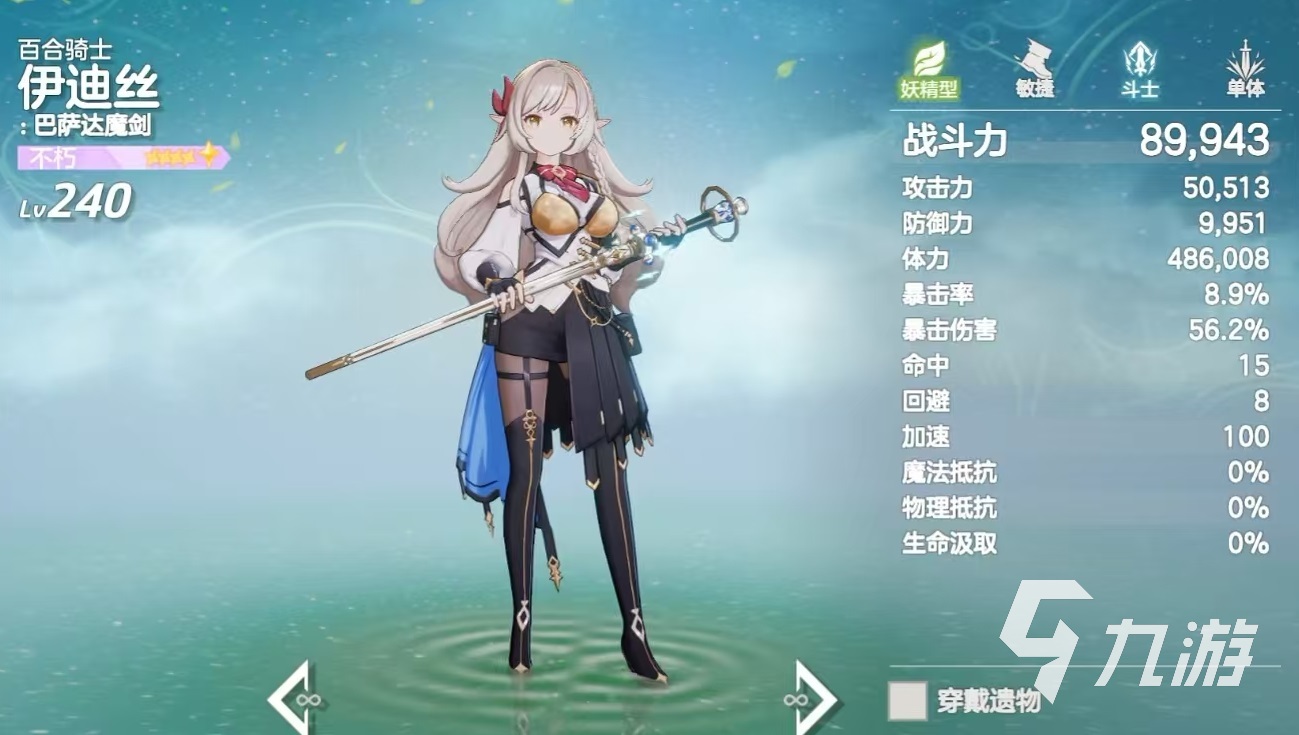This screenshot has width=1299, height=735.
Task: Click the pink star rating icons
Action: pyautogui.click(x=177, y=155)
